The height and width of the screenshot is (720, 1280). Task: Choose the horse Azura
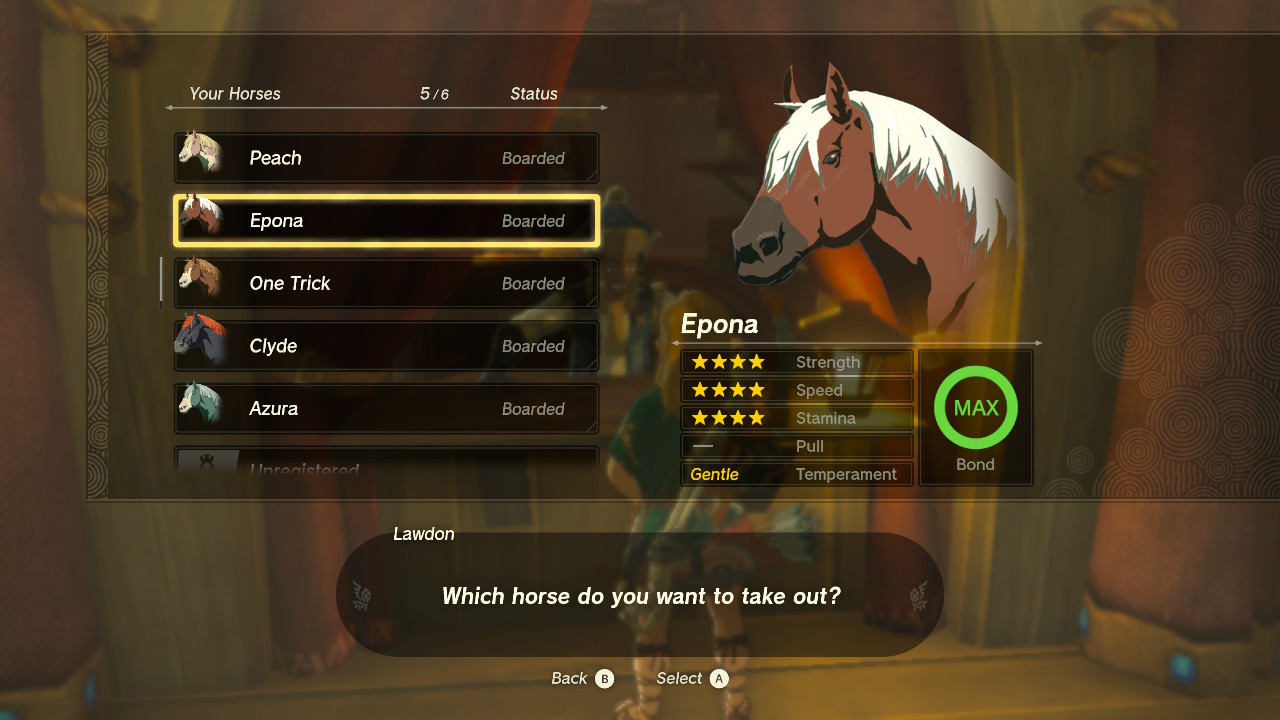(386, 409)
